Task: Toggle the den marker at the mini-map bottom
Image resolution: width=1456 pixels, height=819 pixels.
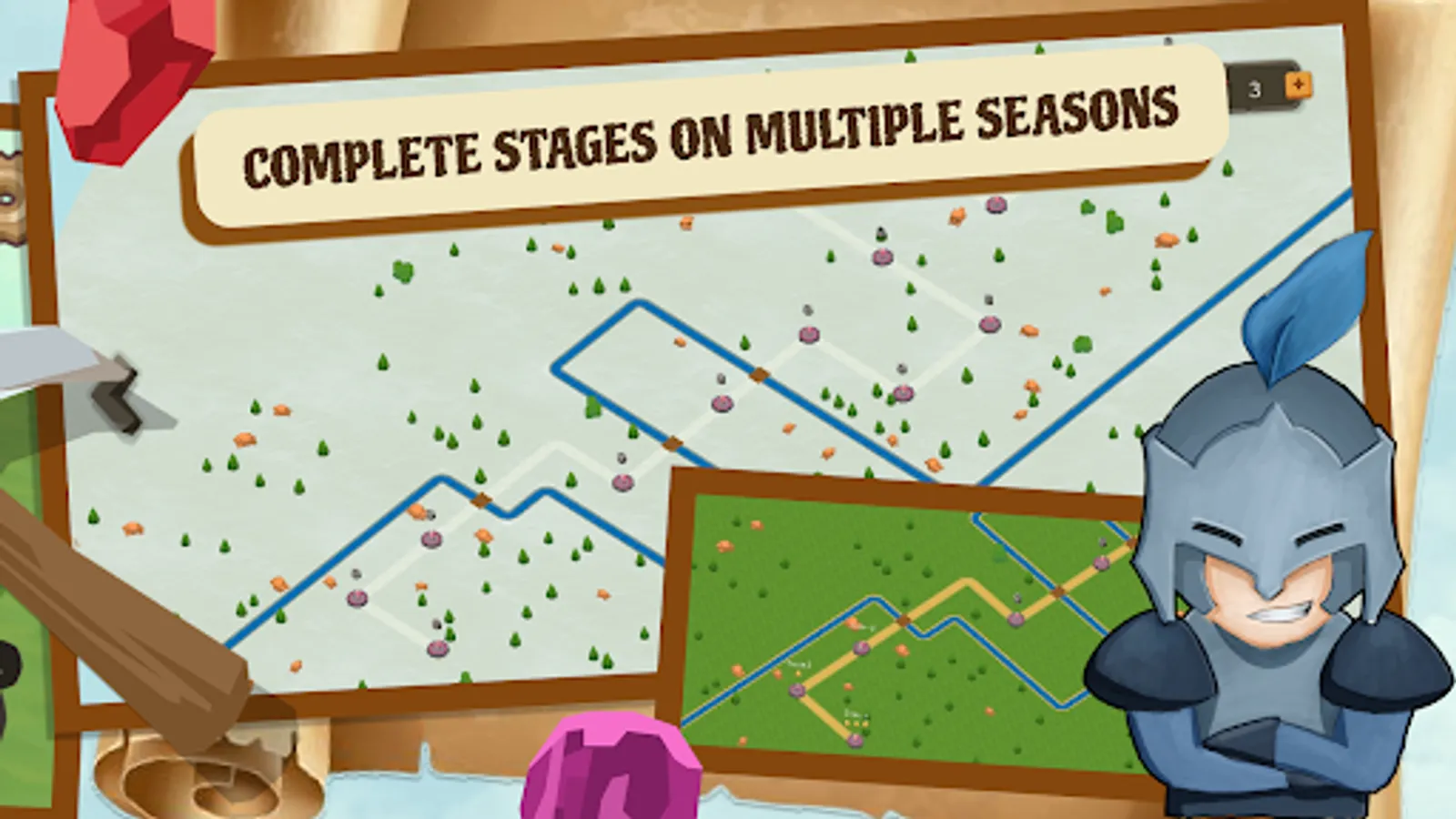Action: coord(854,738)
